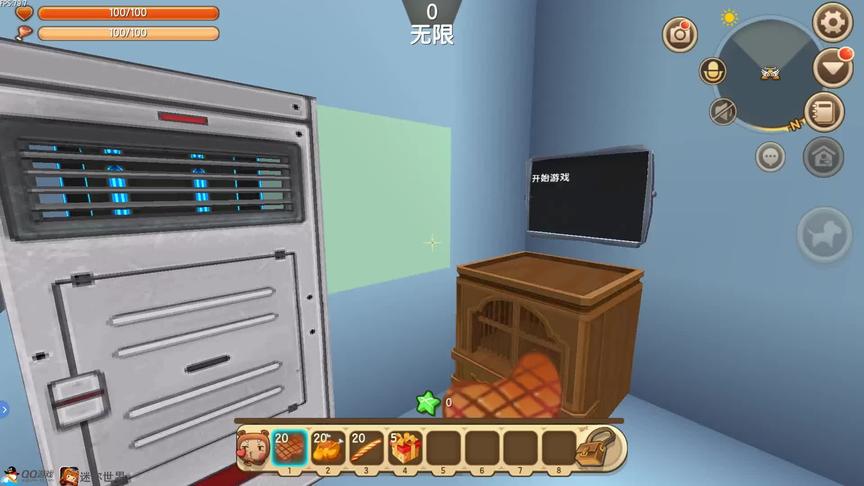Pick the gift box hotbar slot
The height and width of the screenshot is (486, 864).
click(x=405, y=447)
